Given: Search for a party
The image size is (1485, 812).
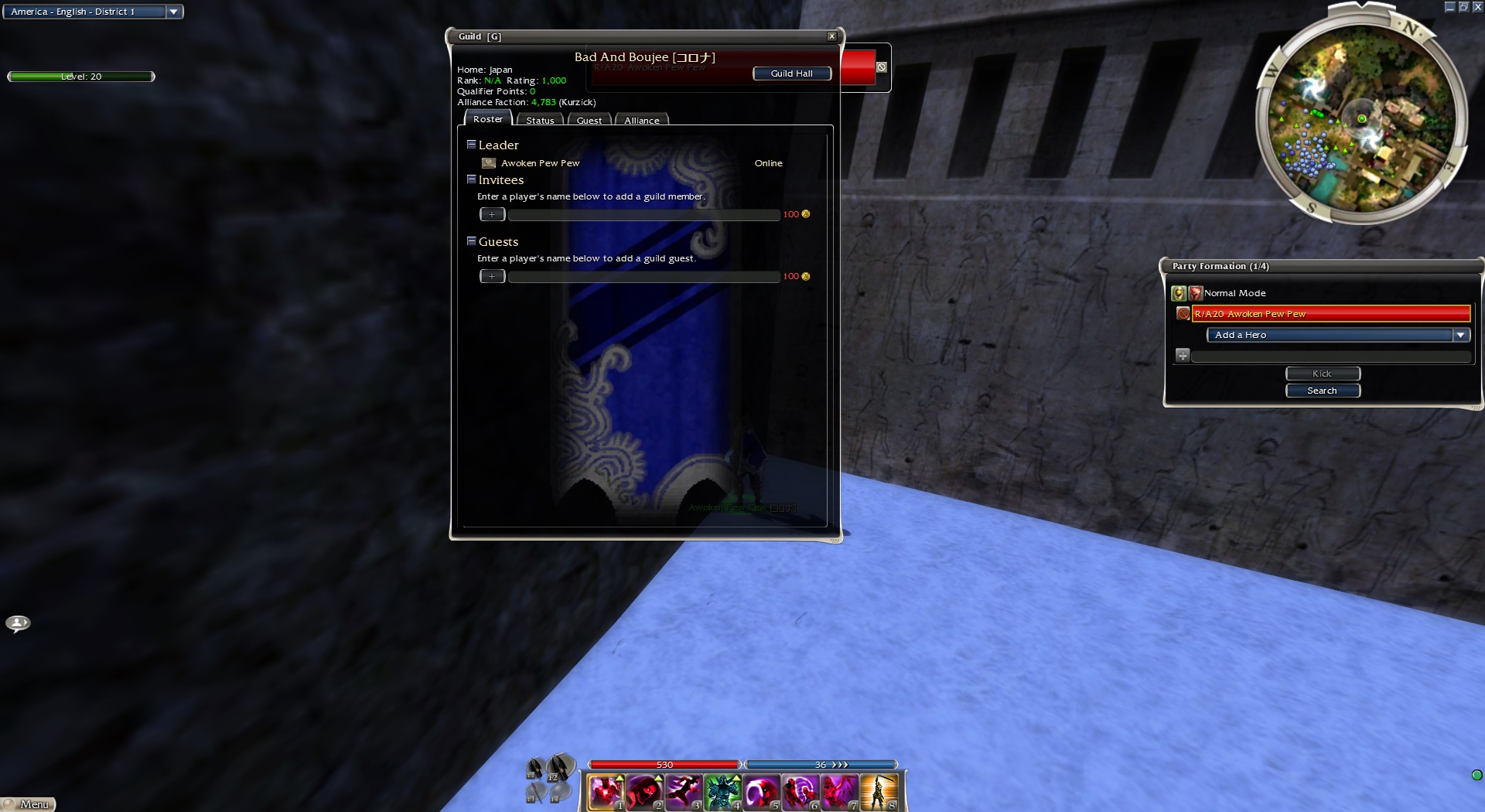Looking at the screenshot, I should click(x=1322, y=391).
